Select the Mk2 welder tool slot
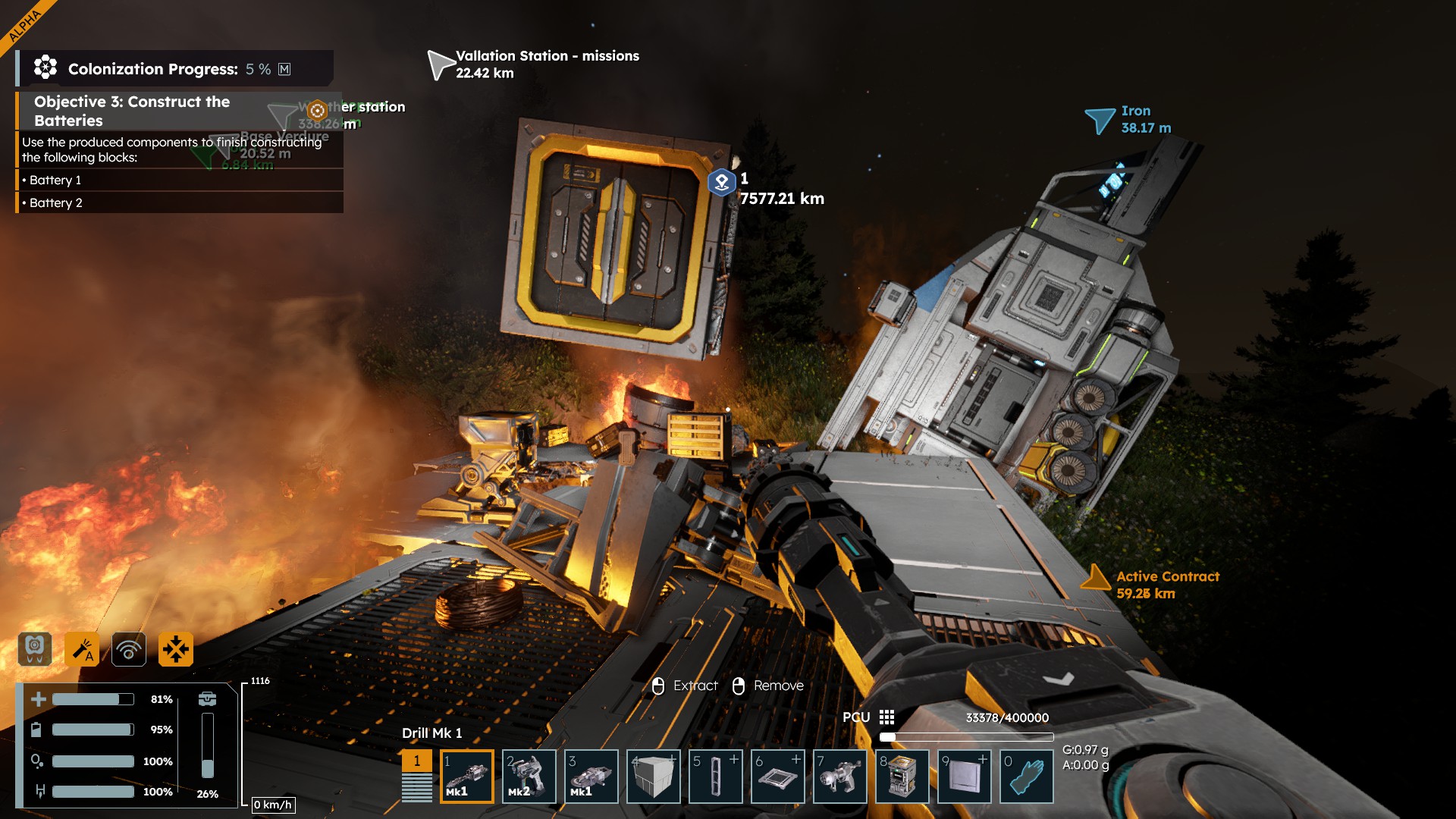 pyautogui.click(x=529, y=776)
